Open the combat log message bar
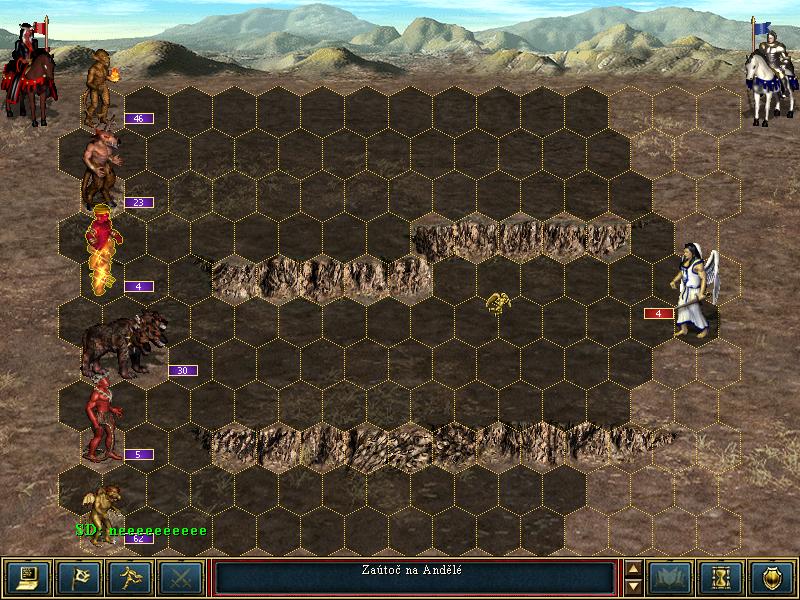Image resolution: width=800 pixels, height=600 pixels. (414, 577)
